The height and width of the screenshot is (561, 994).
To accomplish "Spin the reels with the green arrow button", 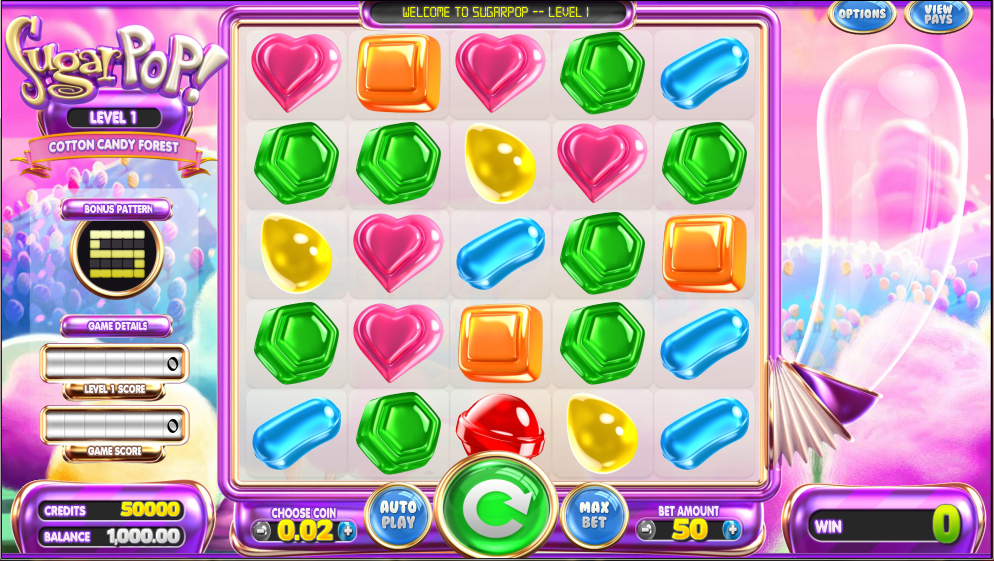I will pyautogui.click(x=495, y=508).
